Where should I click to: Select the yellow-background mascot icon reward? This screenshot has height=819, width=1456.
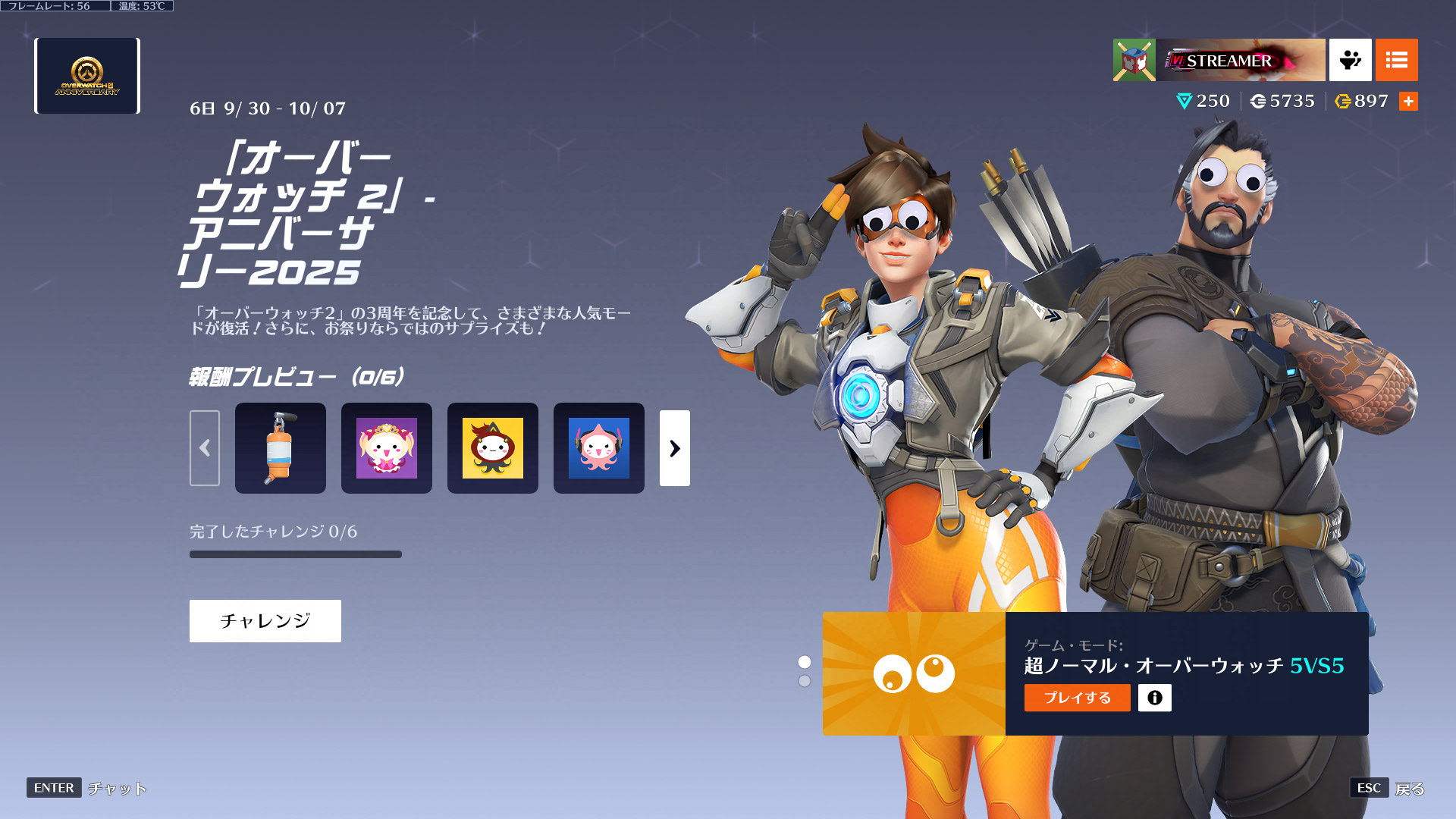click(493, 448)
